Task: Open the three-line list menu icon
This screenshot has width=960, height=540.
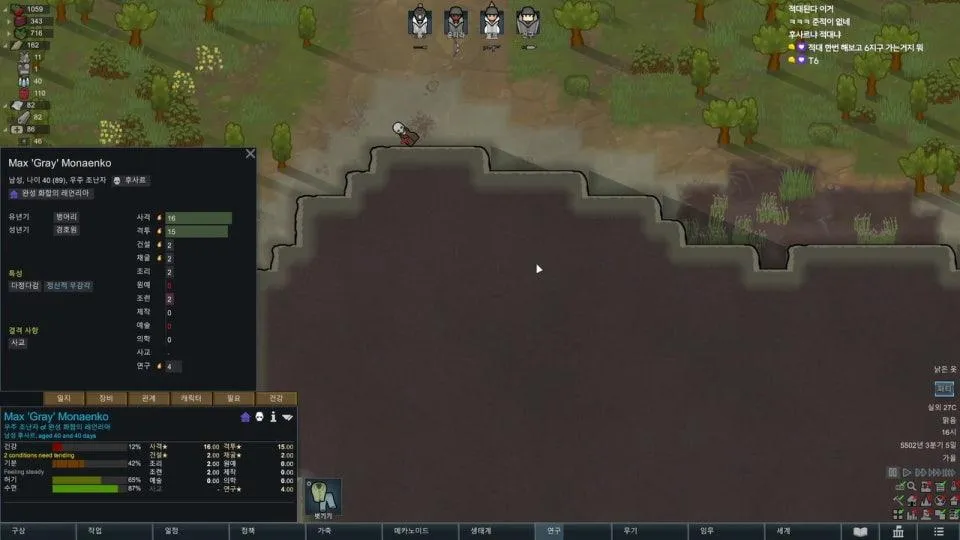Action: 937,531
